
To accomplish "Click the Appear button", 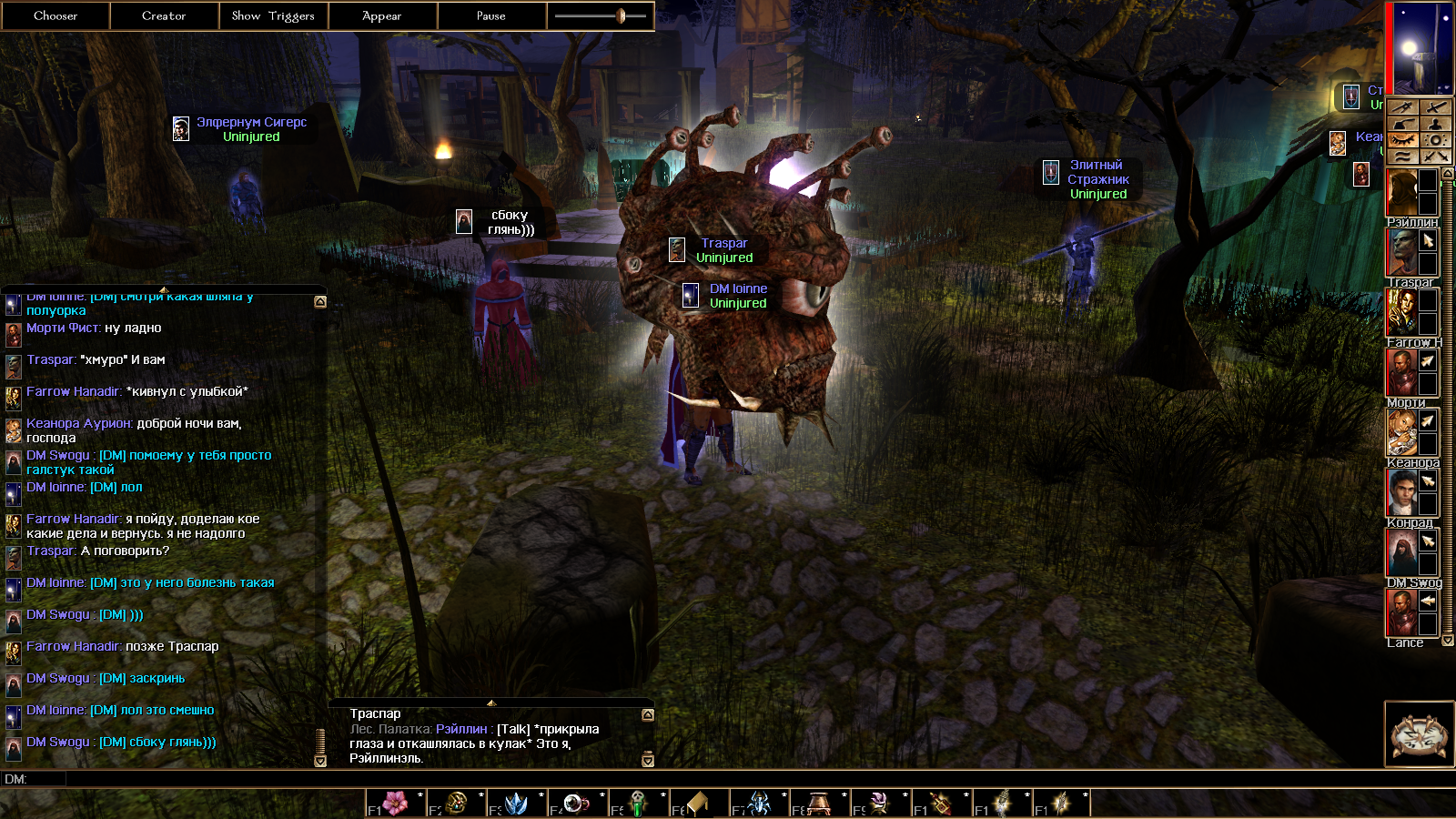I will [382, 15].
